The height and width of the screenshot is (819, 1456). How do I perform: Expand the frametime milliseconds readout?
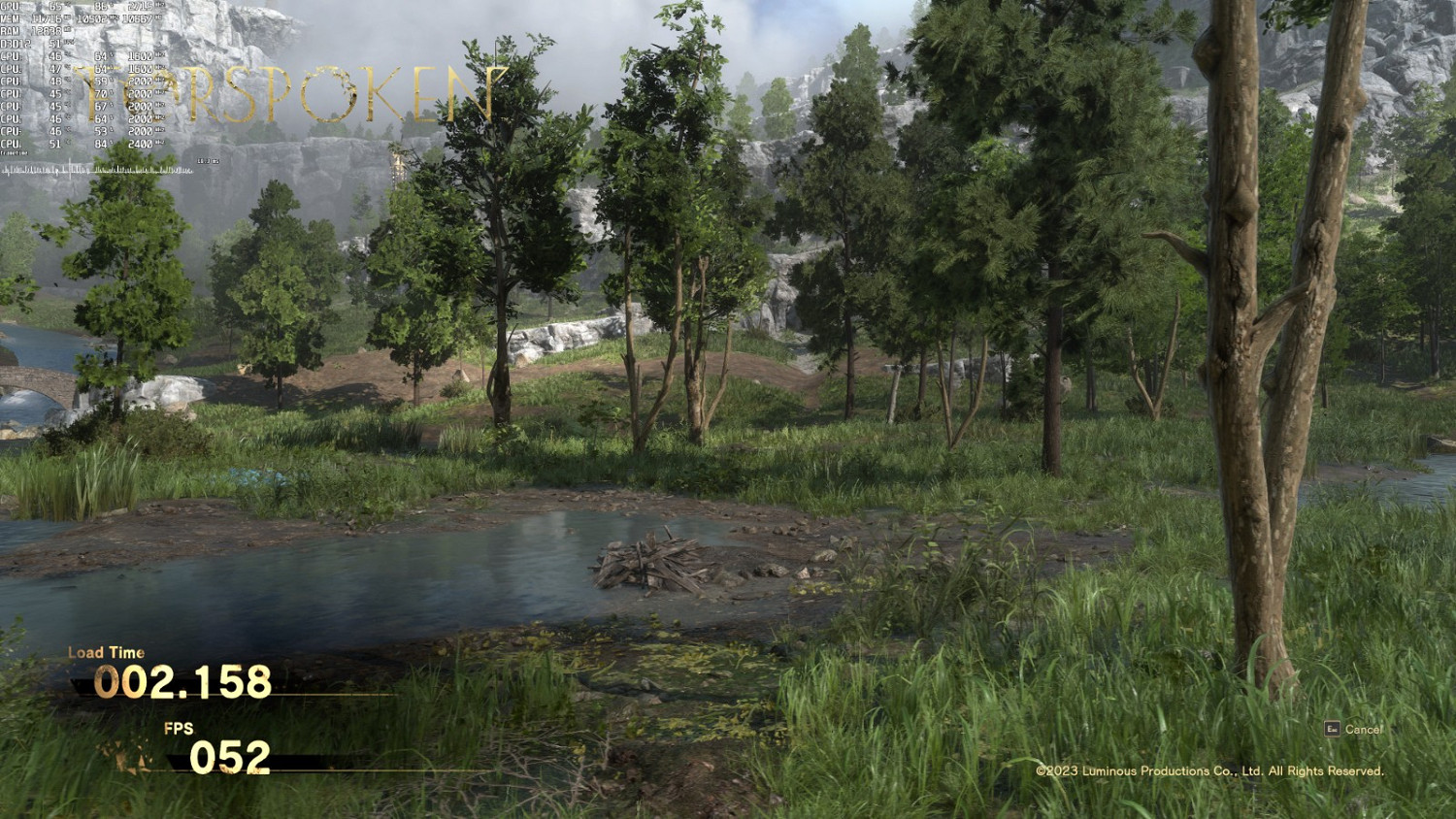(209, 161)
